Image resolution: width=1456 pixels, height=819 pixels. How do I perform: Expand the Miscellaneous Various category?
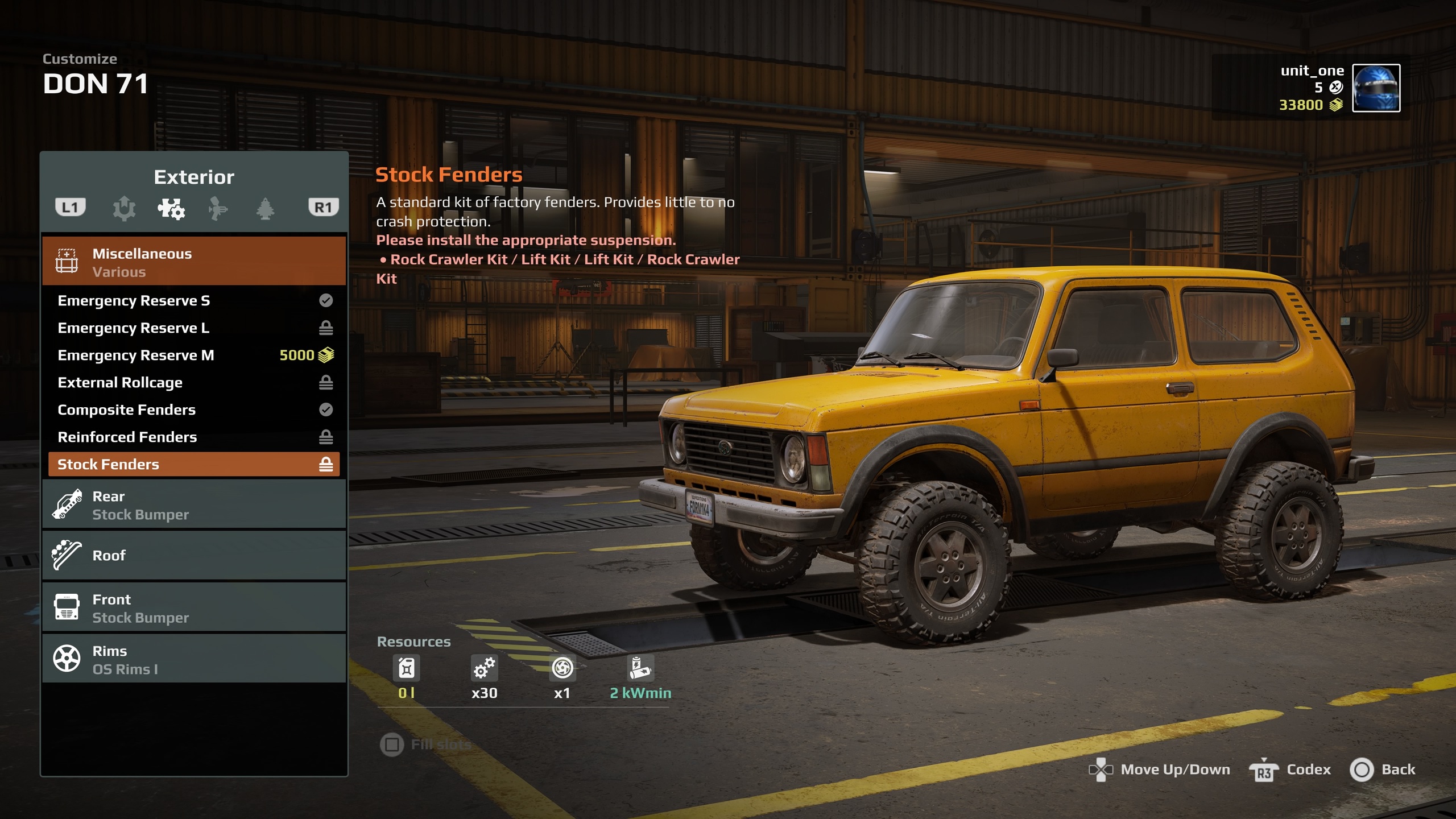(193, 262)
